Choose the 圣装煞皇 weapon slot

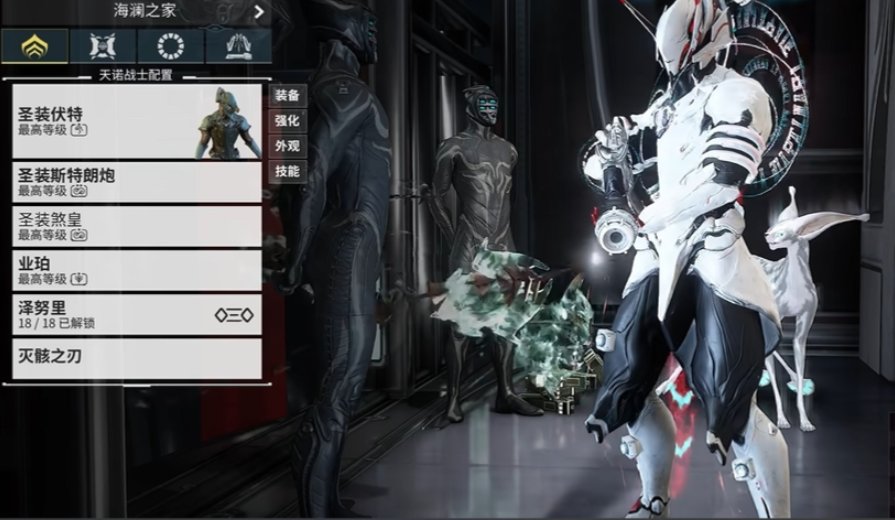point(136,226)
